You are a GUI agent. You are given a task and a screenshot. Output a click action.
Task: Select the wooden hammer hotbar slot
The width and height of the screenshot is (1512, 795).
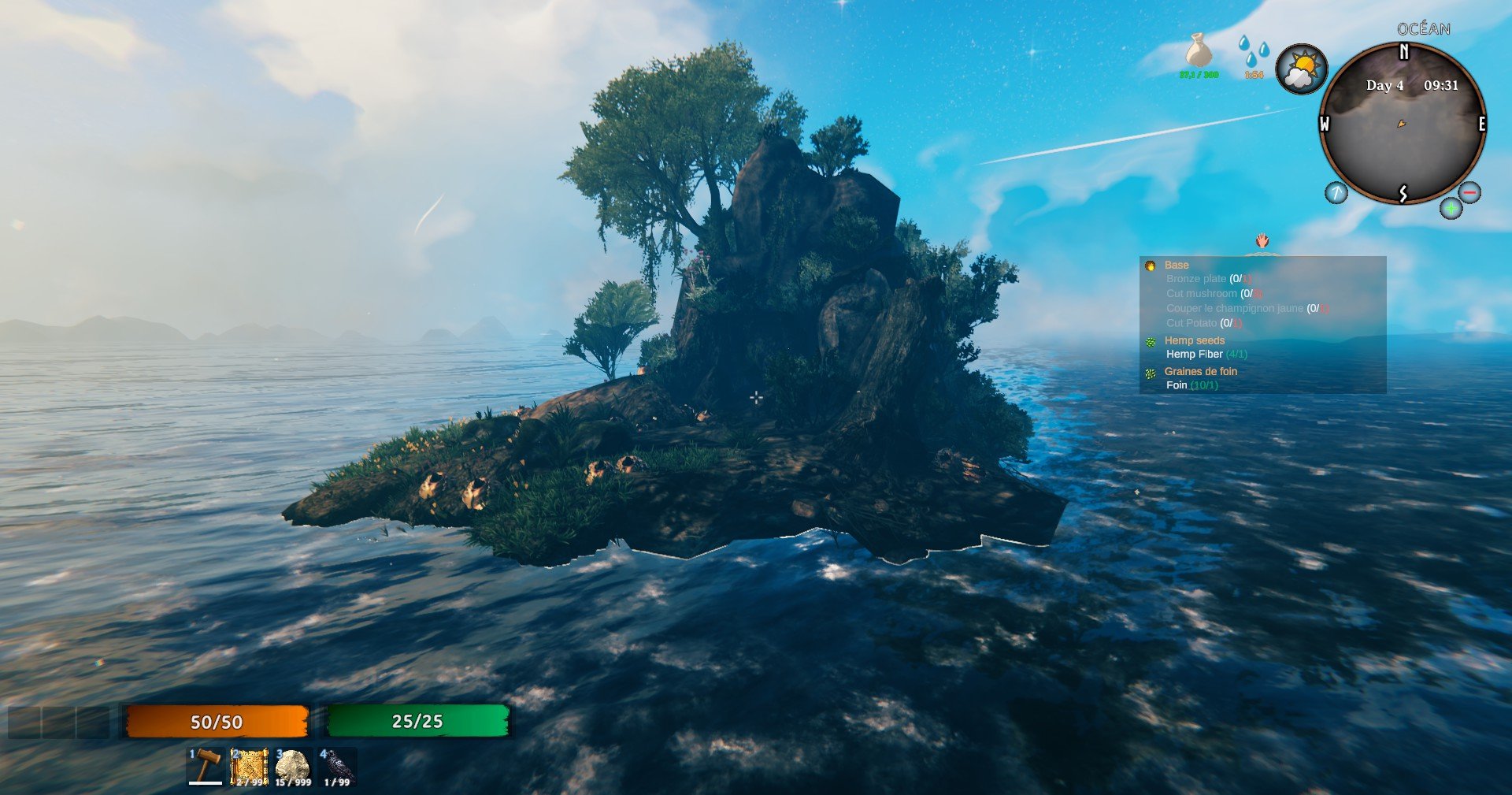206,767
